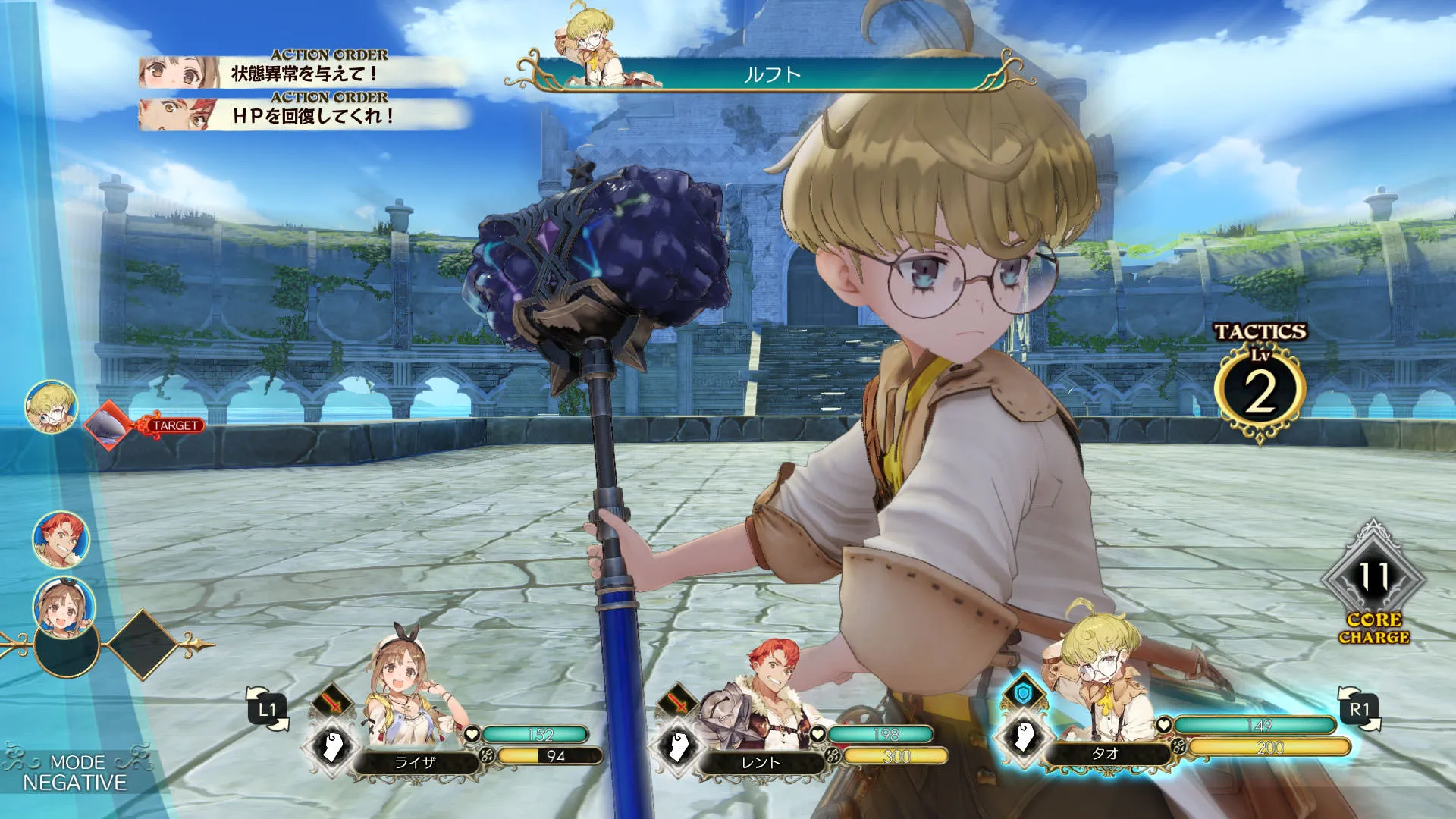Image resolution: width=1456 pixels, height=819 pixels.
Task: Click Ryza's portrait on the turn timeline
Action: (64, 607)
